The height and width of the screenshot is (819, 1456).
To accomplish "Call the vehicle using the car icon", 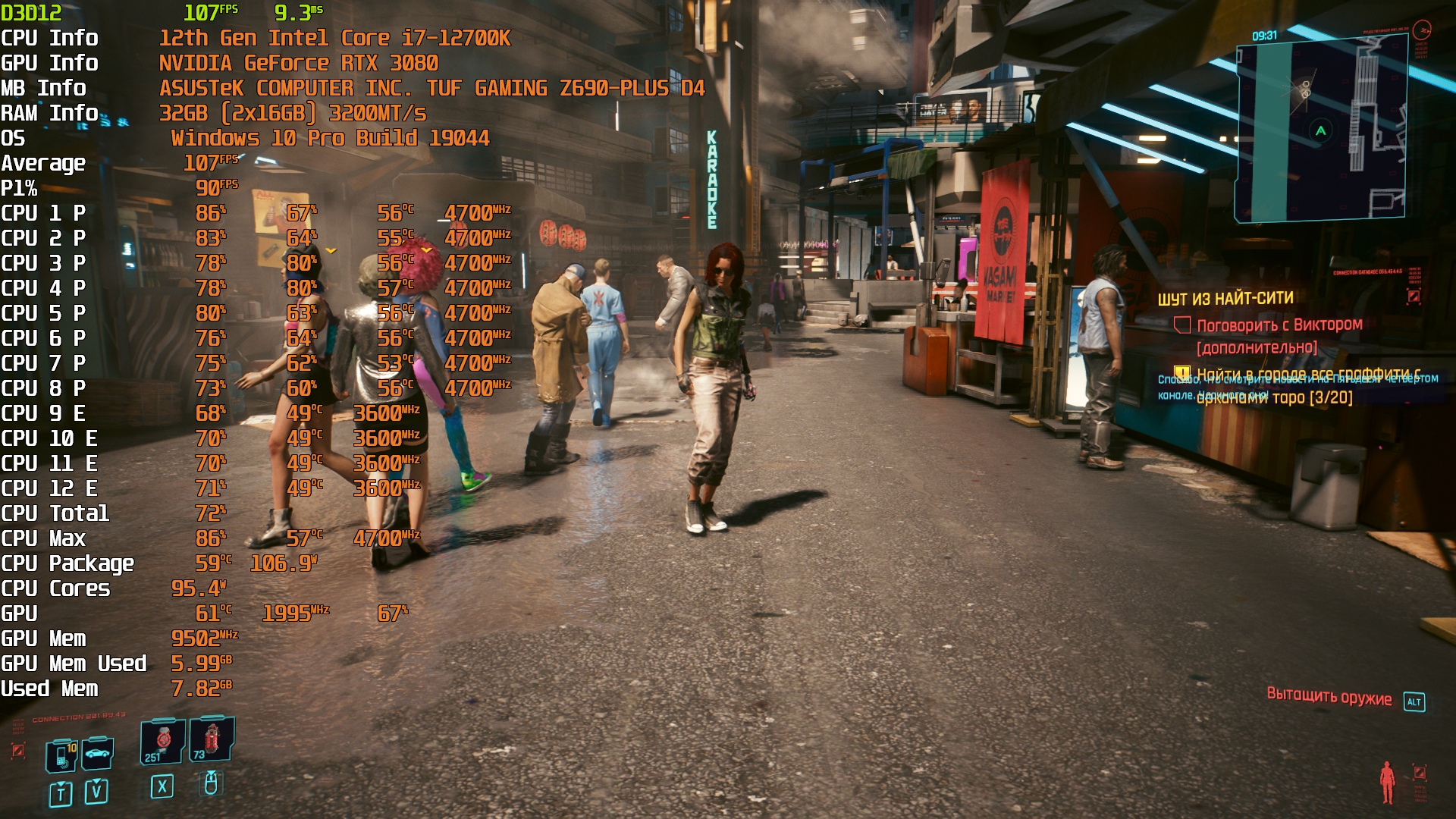I will 99,753.
